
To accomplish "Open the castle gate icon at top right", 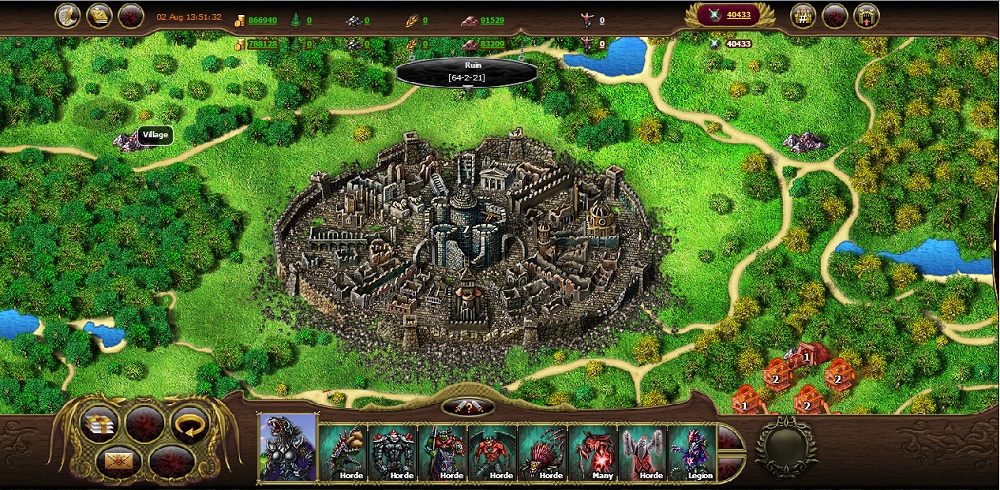I will (x=866, y=15).
